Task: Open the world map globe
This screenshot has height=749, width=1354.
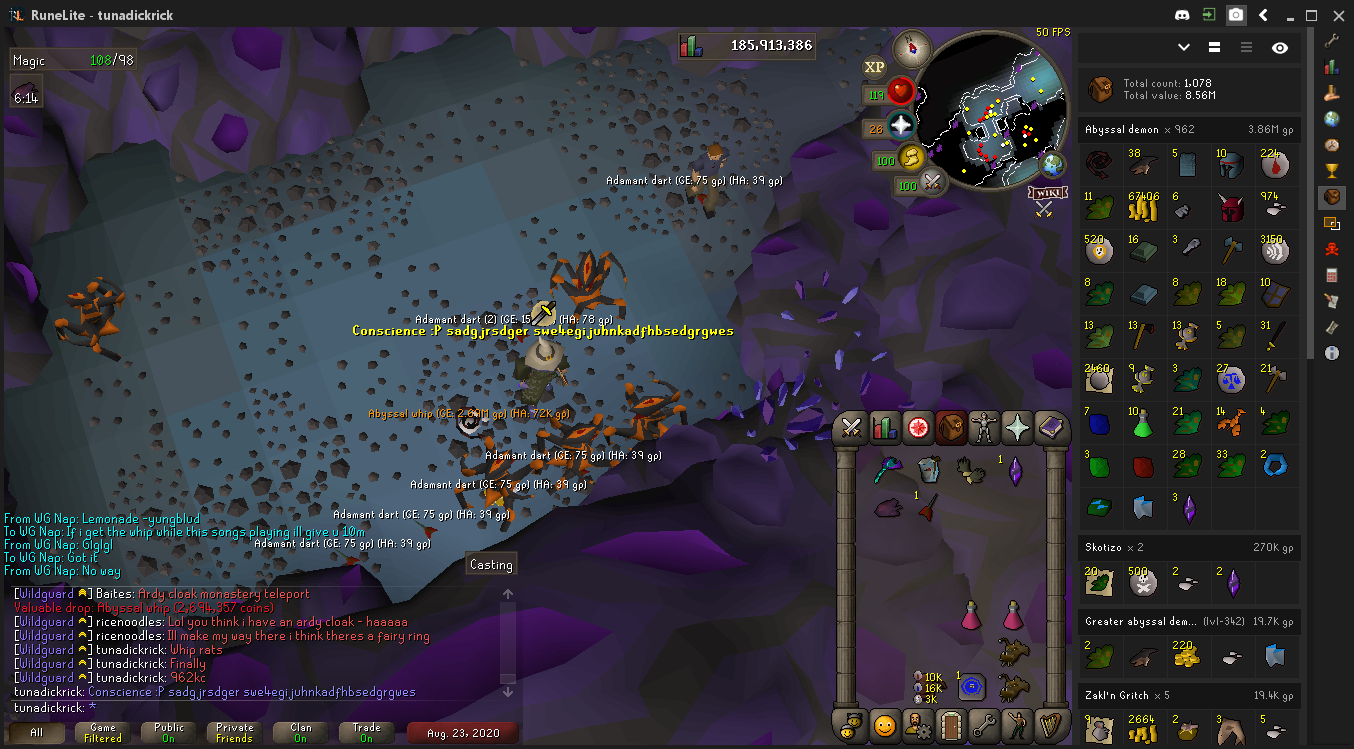Action: 1053,164
